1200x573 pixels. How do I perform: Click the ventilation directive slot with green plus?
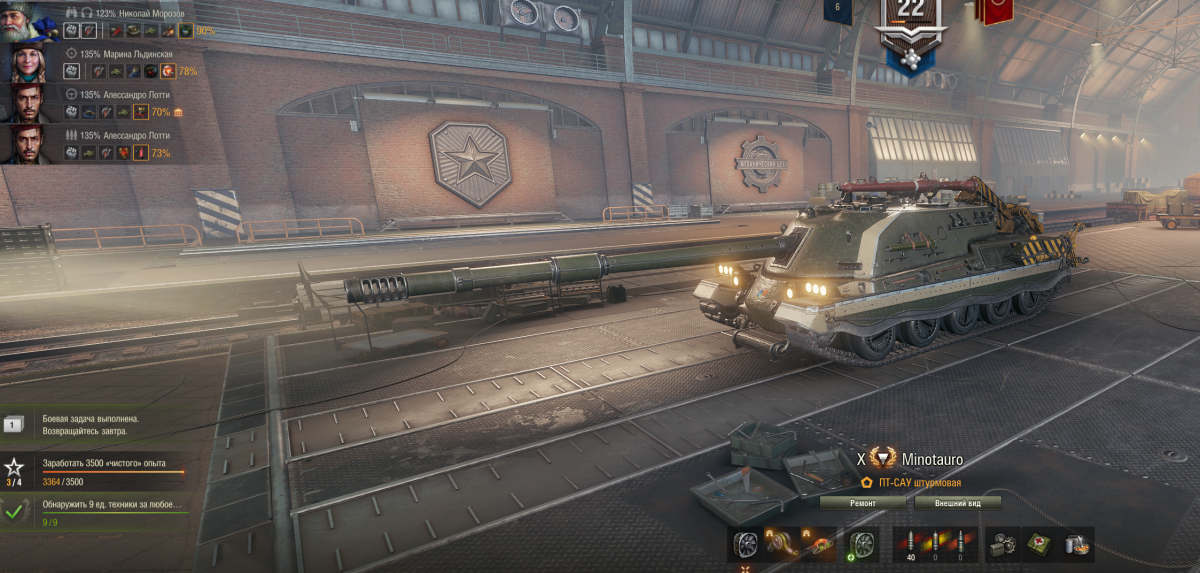tap(862, 545)
